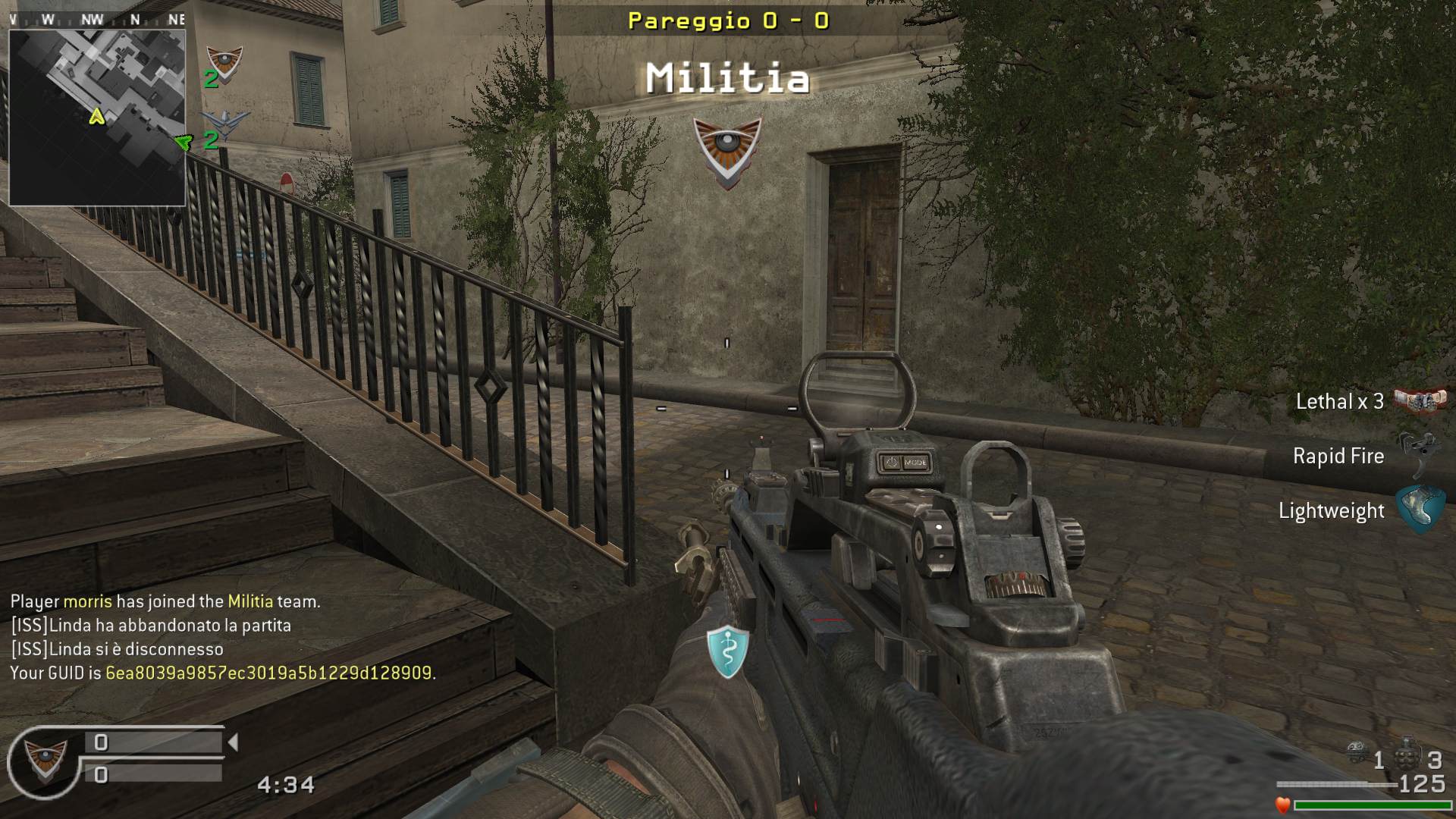Click the orange Militia score icon beside minimap
1456x819 pixels.
[x=224, y=63]
